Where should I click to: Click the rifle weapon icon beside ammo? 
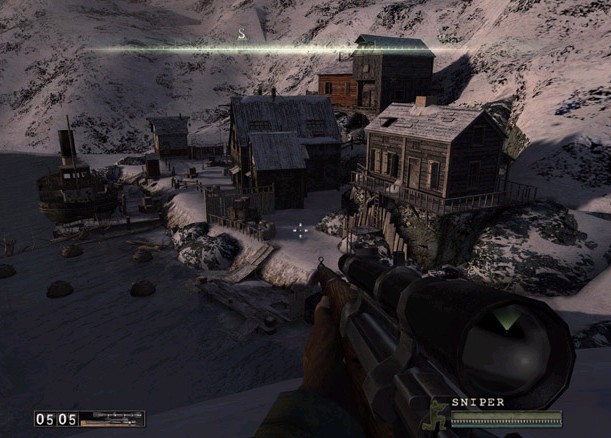(x=112, y=419)
